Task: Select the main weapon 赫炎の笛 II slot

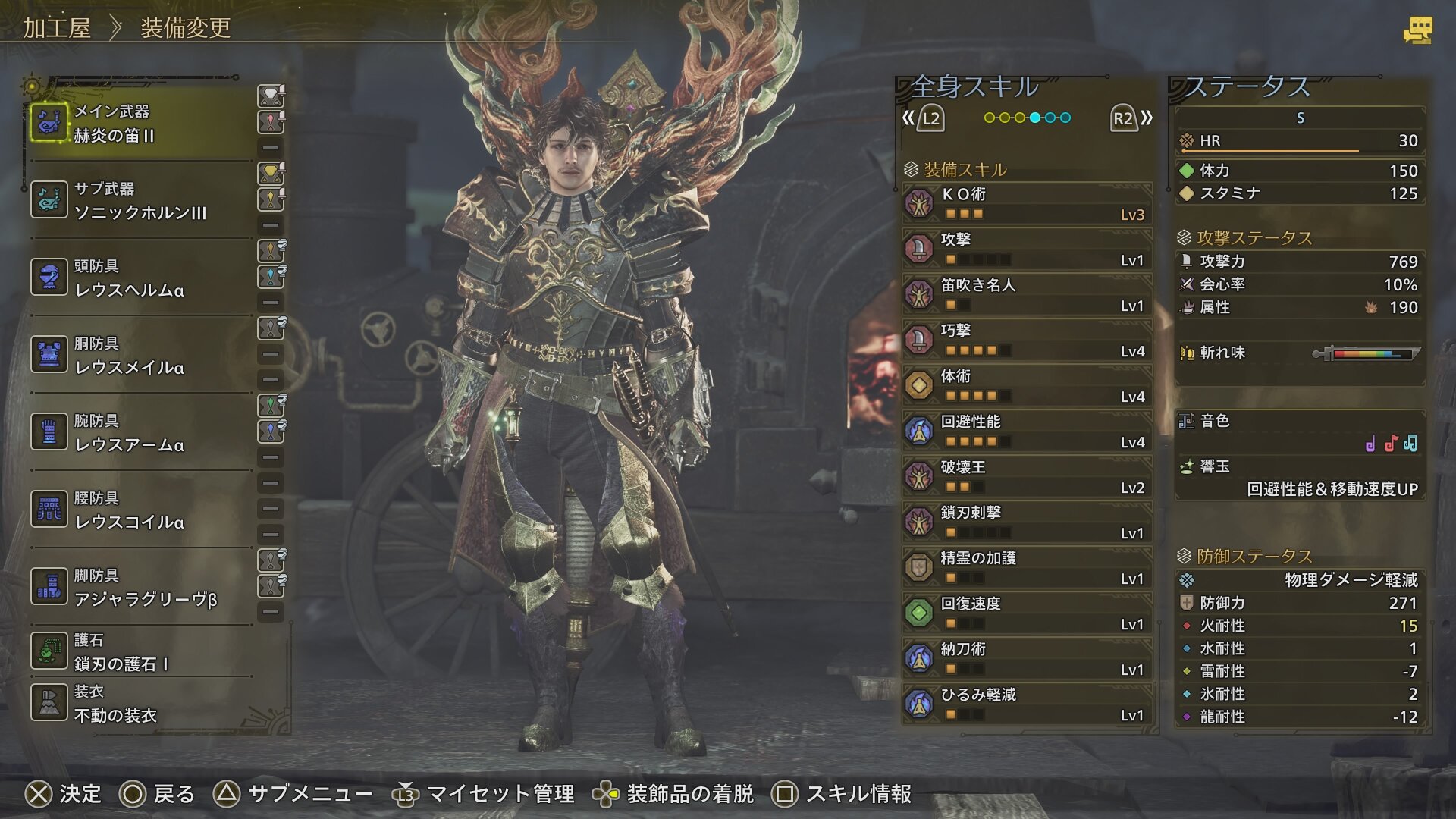Action: [x=140, y=123]
